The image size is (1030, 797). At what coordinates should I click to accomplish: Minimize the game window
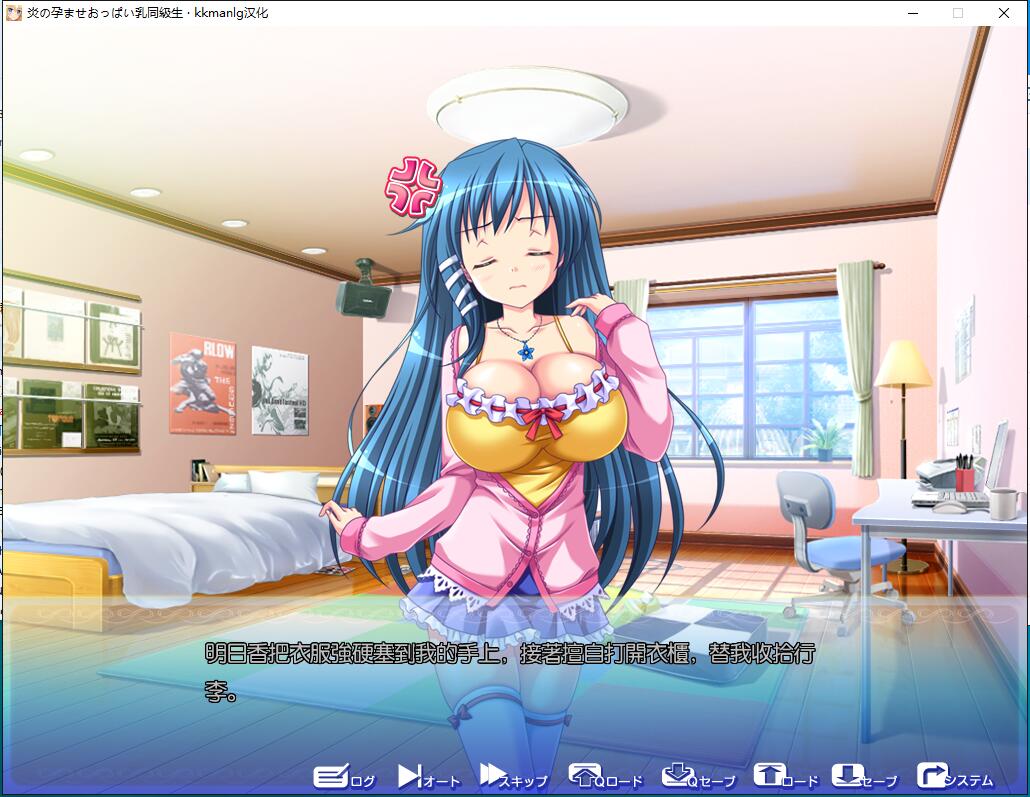coord(912,13)
